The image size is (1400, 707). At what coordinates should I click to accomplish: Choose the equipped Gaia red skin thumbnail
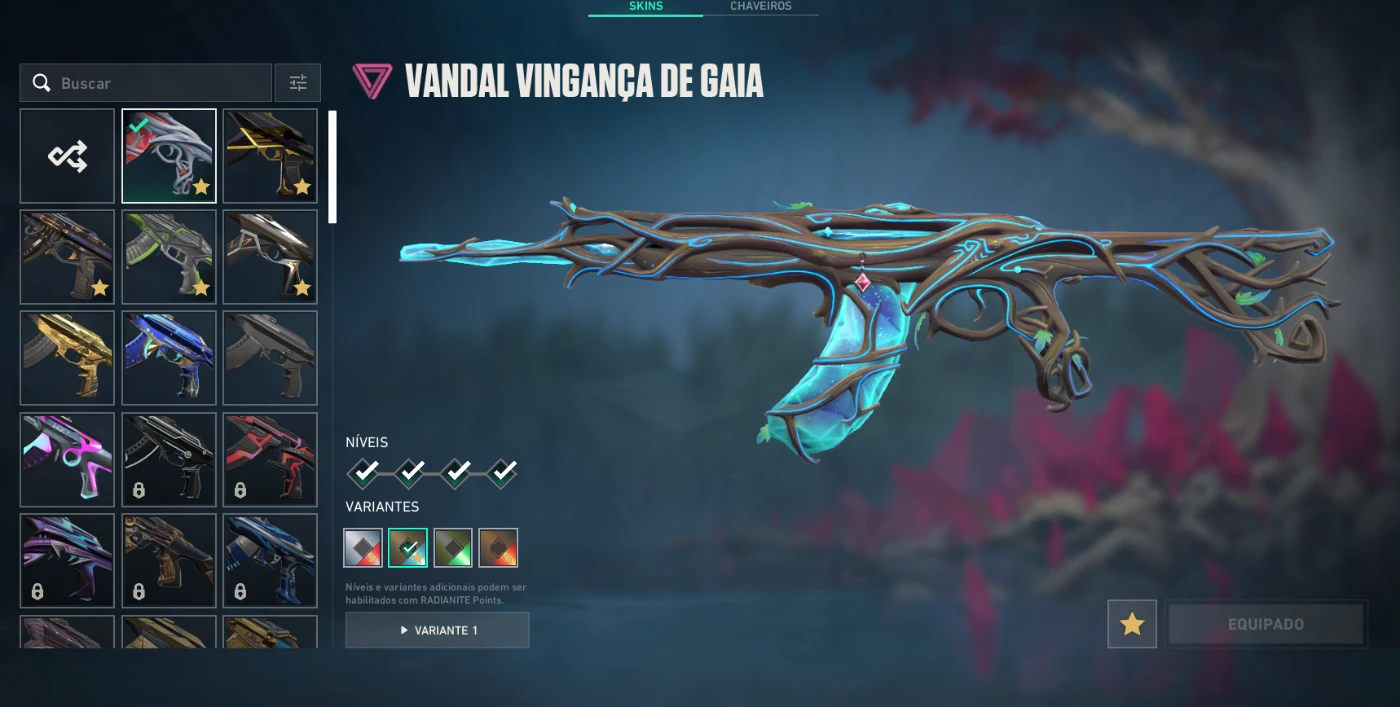pyautogui.click(x=169, y=156)
